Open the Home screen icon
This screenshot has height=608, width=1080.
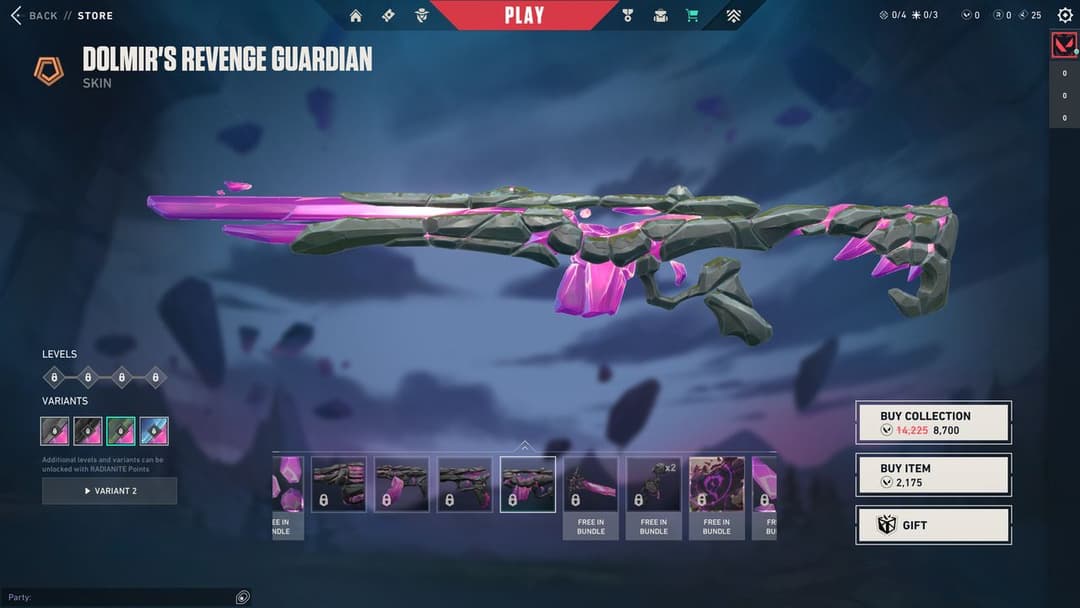pyautogui.click(x=356, y=16)
